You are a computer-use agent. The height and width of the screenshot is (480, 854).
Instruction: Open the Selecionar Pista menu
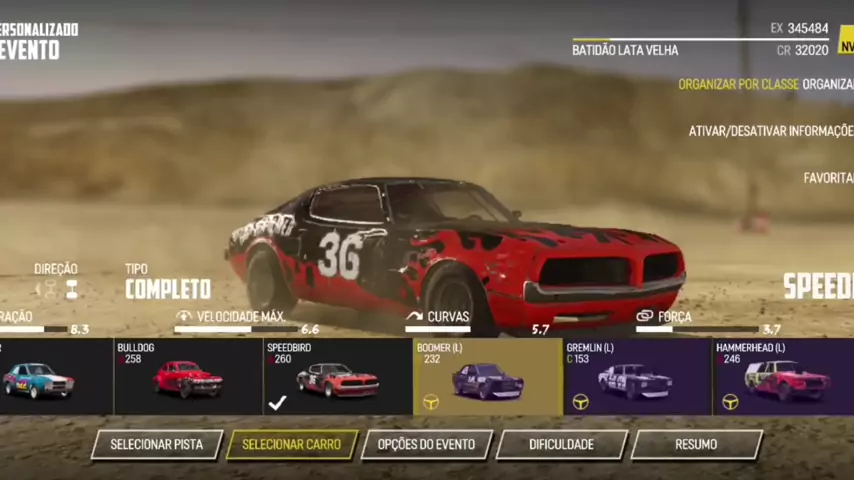click(x=157, y=444)
